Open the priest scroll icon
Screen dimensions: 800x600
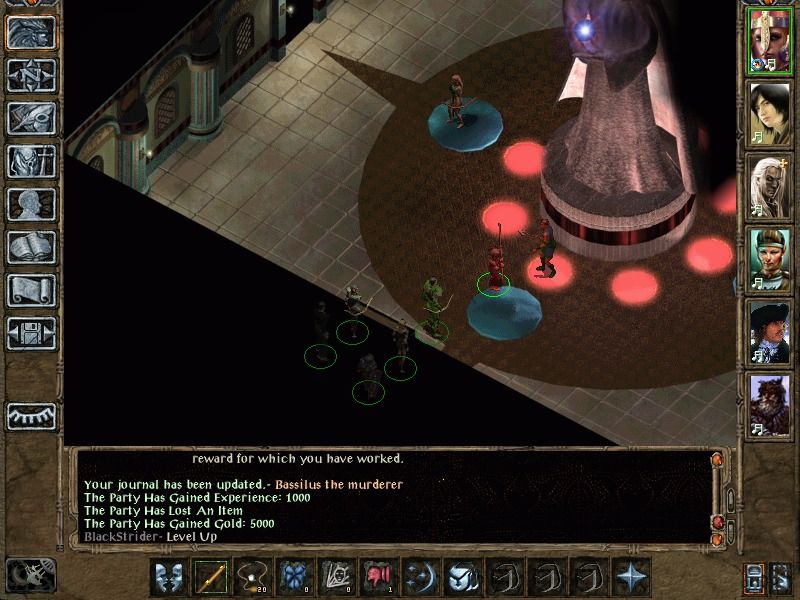[31, 291]
